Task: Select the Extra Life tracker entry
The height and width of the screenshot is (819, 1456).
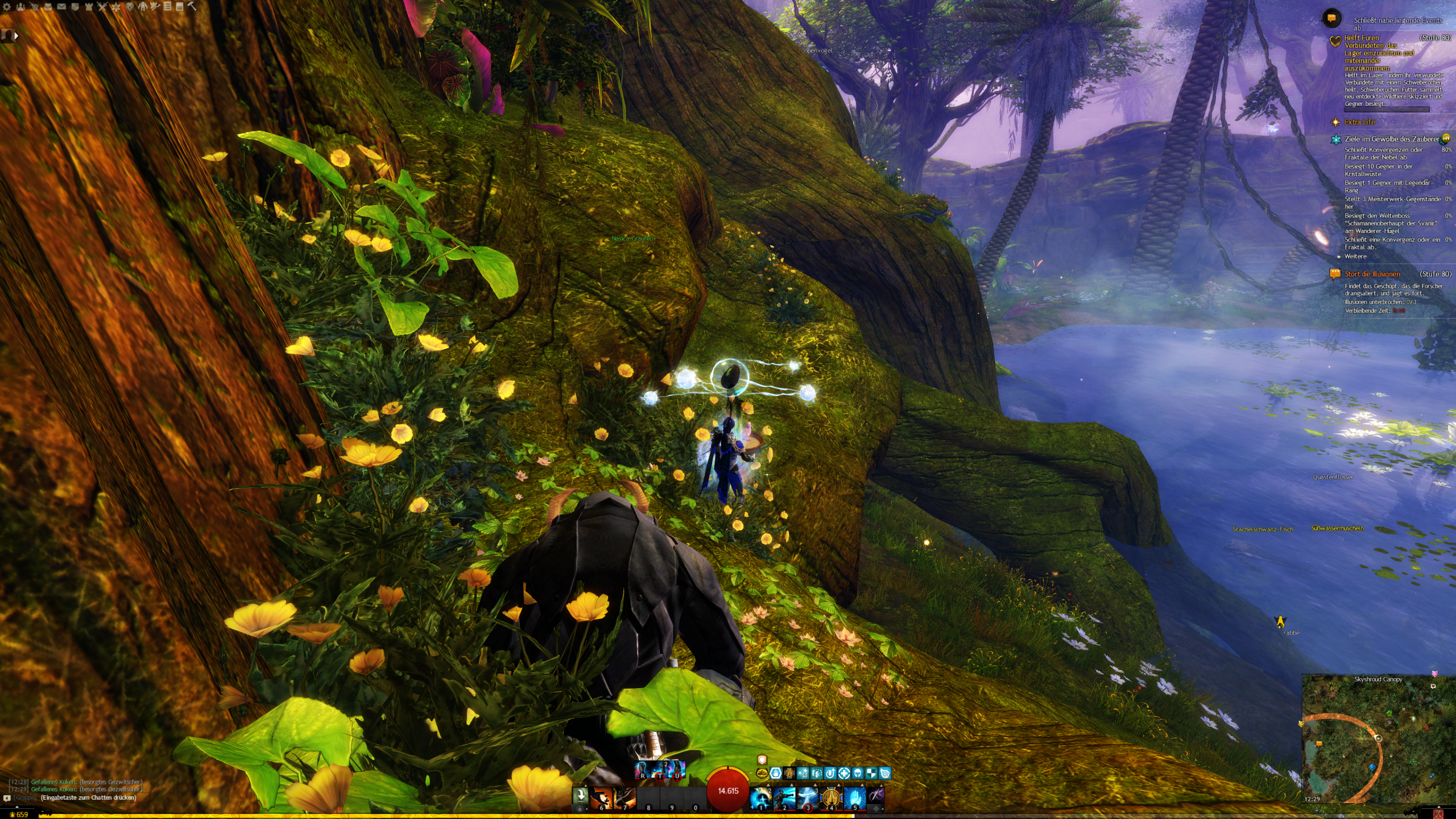Action: coord(1359,122)
